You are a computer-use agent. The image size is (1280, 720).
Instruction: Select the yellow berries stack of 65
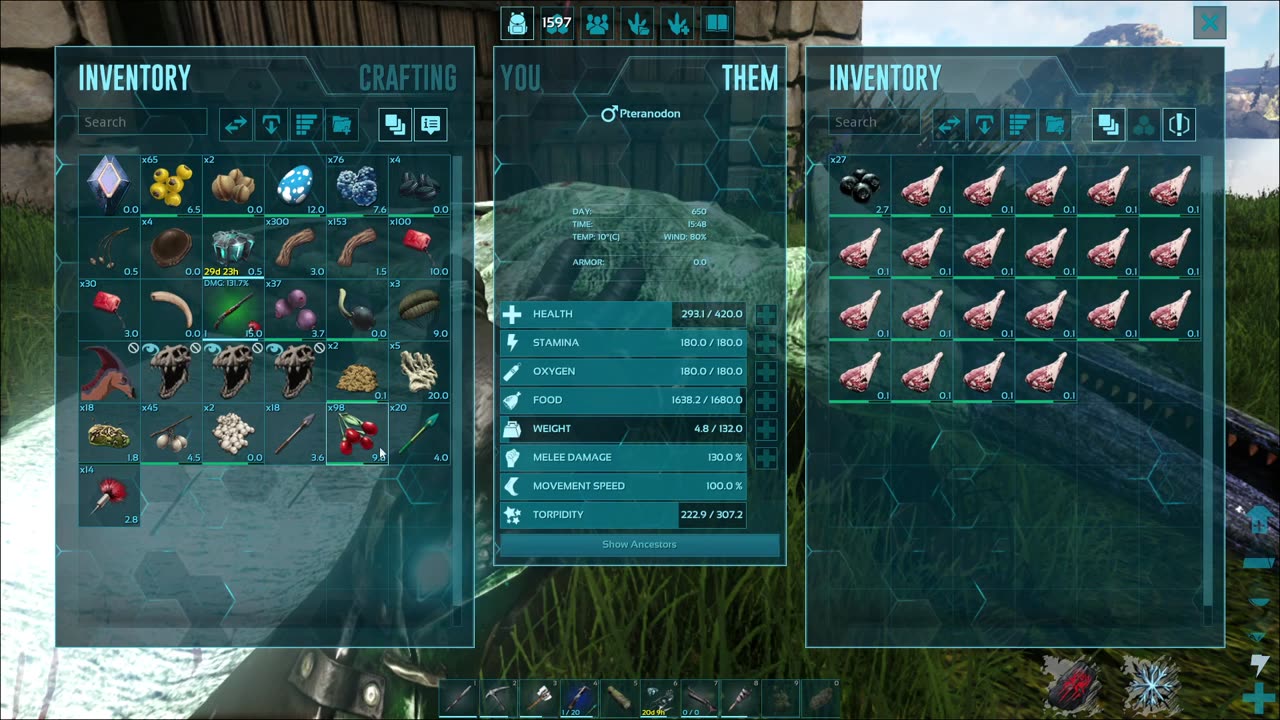(x=171, y=185)
